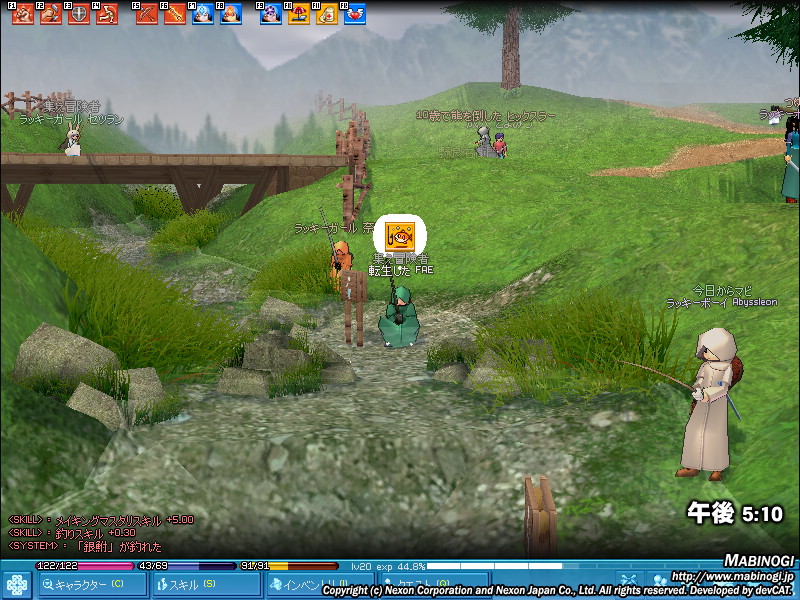This screenshot has height=600, width=800.
Task: Select the F6 hotbar skill icon
Action: (x=175, y=14)
